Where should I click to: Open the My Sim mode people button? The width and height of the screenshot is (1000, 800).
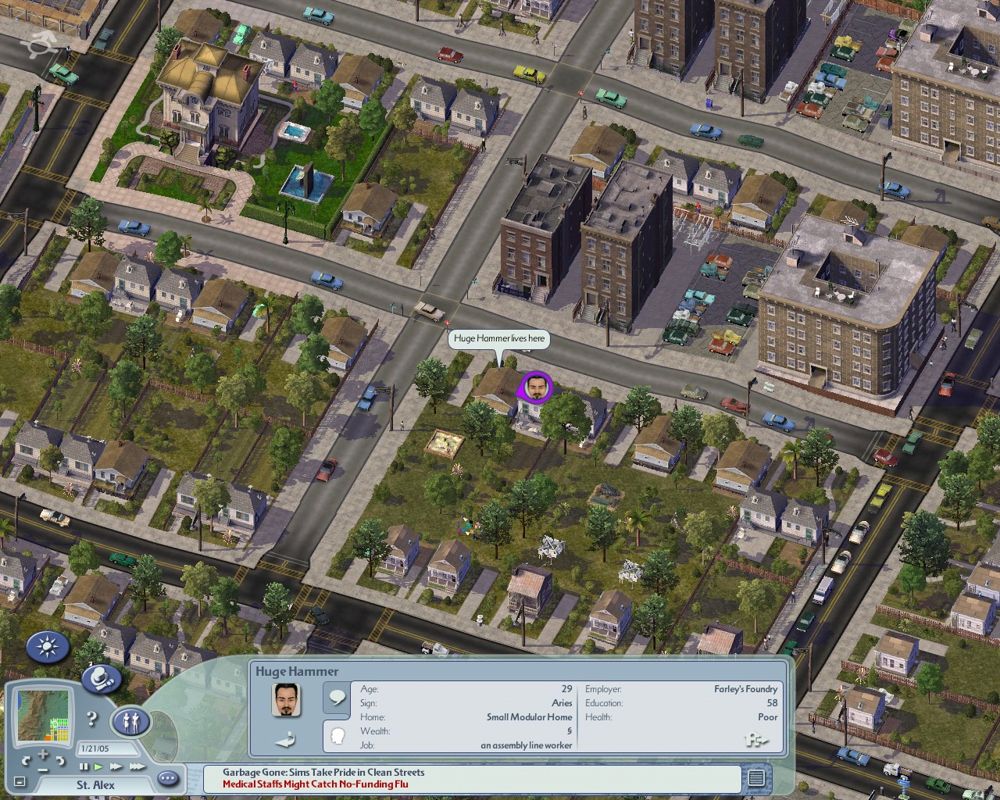130,721
